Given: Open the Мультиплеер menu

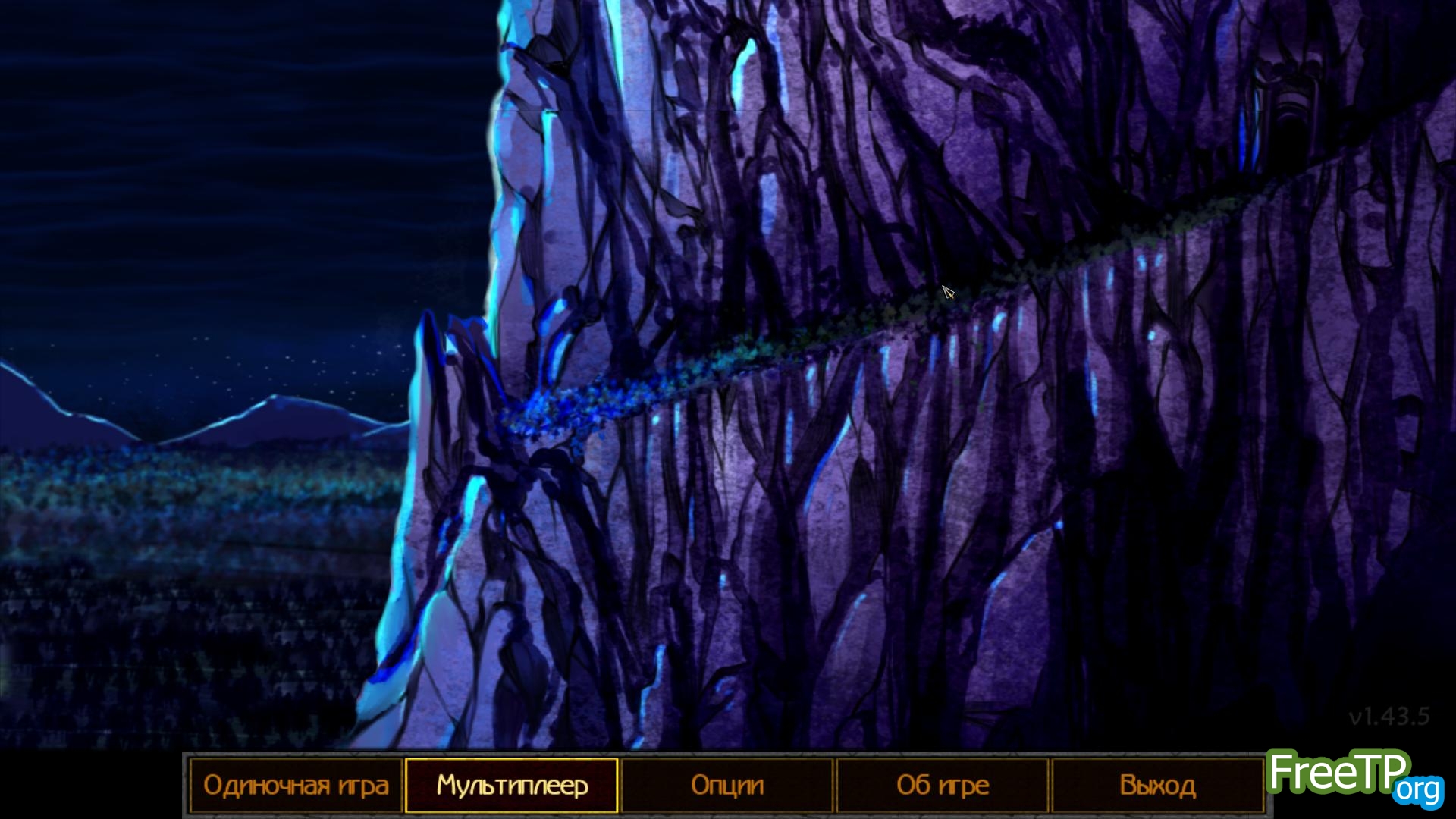Looking at the screenshot, I should [512, 786].
